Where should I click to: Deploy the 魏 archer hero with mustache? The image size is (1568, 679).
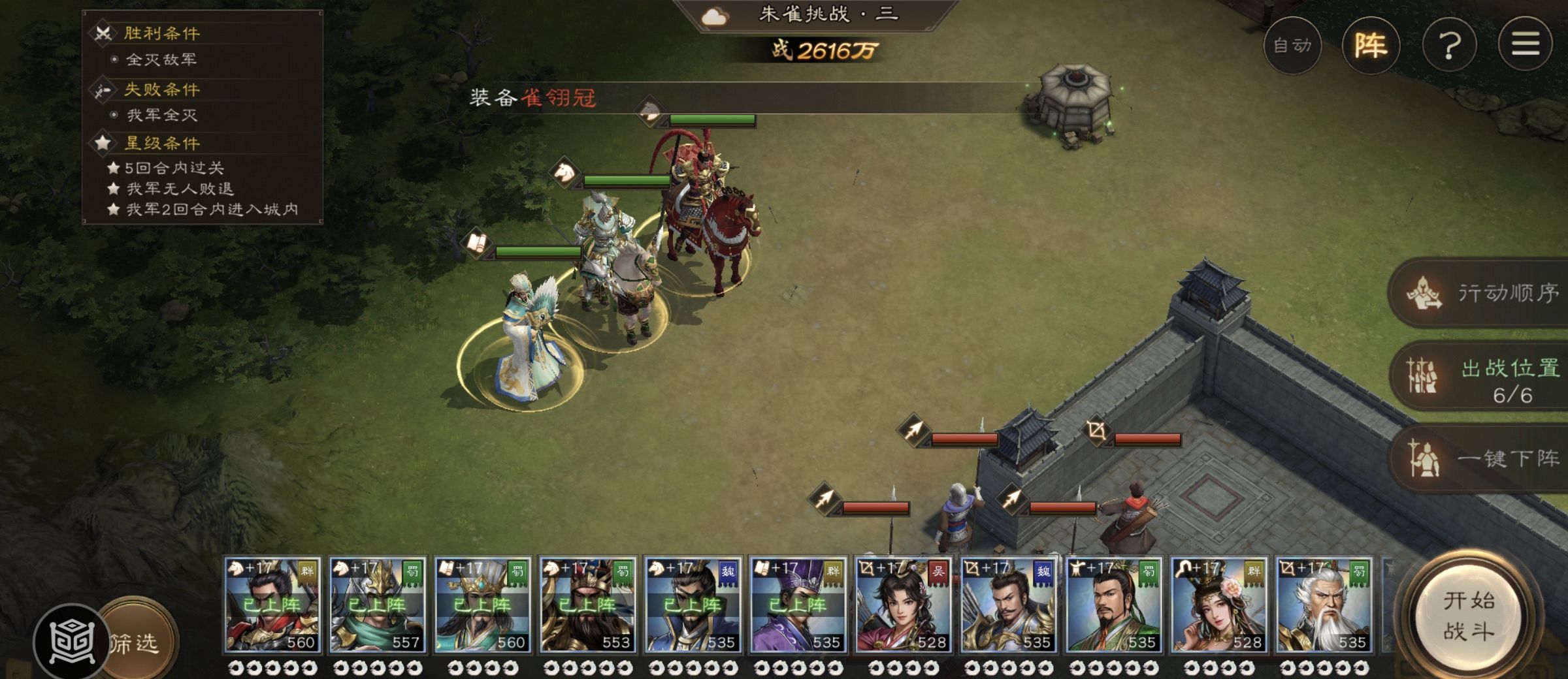coord(1009,605)
